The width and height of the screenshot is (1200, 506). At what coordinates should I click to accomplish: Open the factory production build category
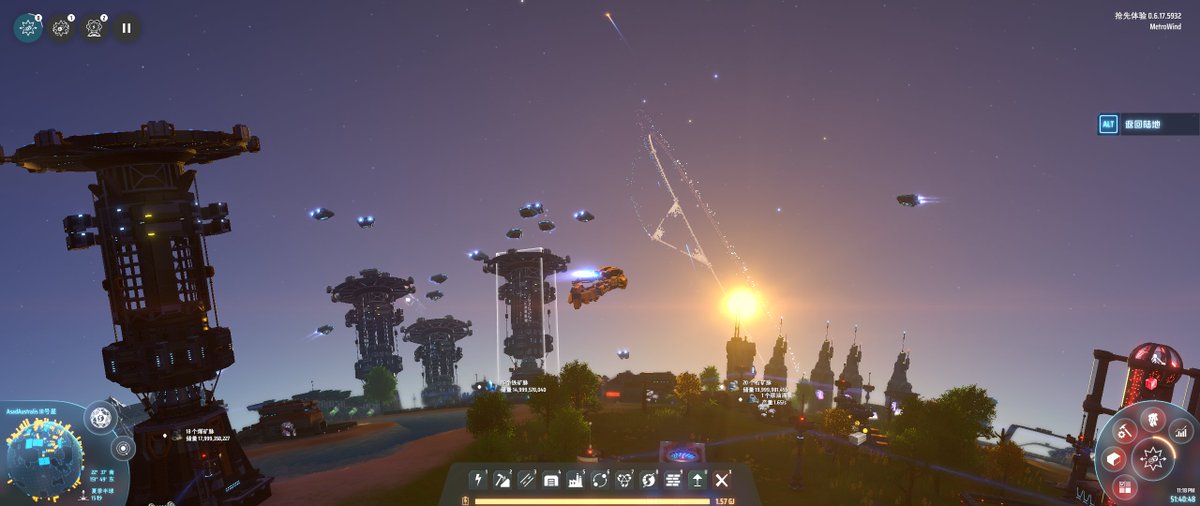pos(575,480)
